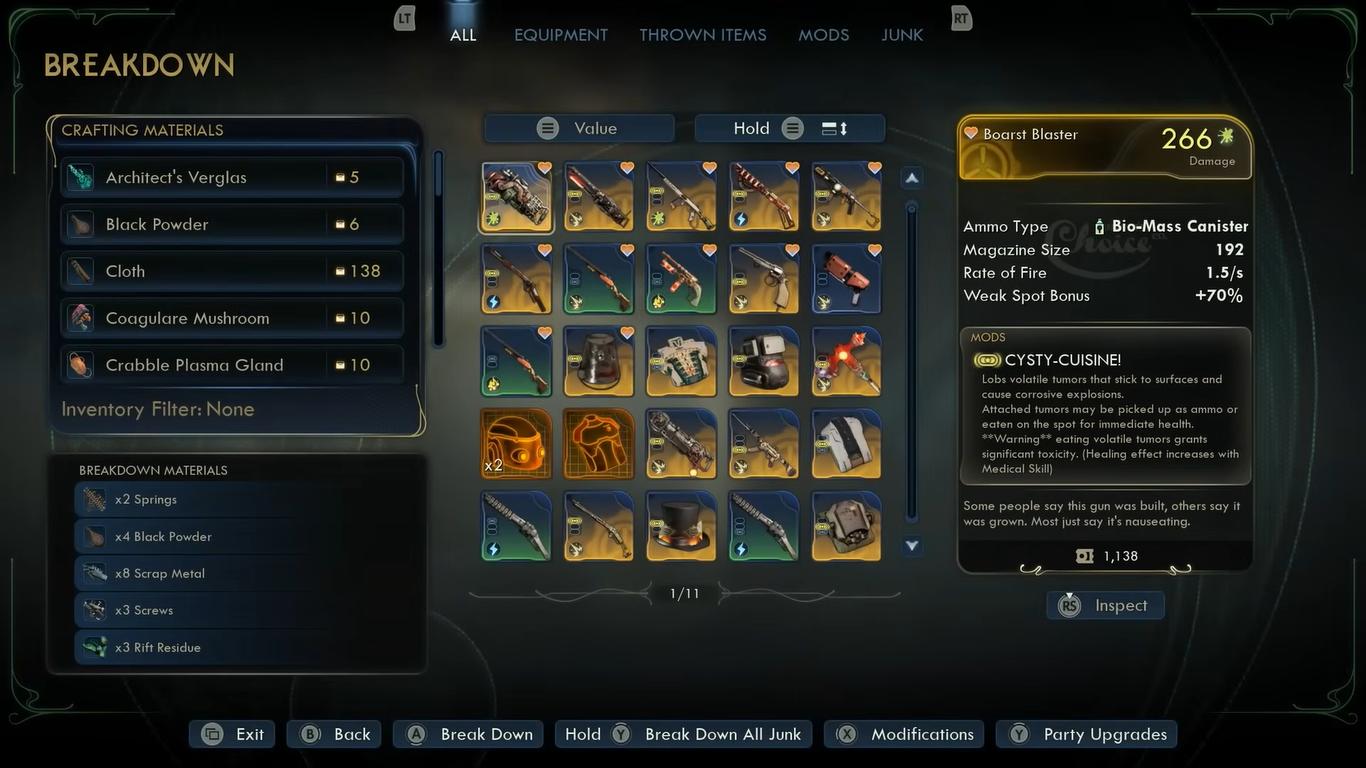Screen dimensions: 1366x768
Task: Sort inventory by Value
Action: 579,128
